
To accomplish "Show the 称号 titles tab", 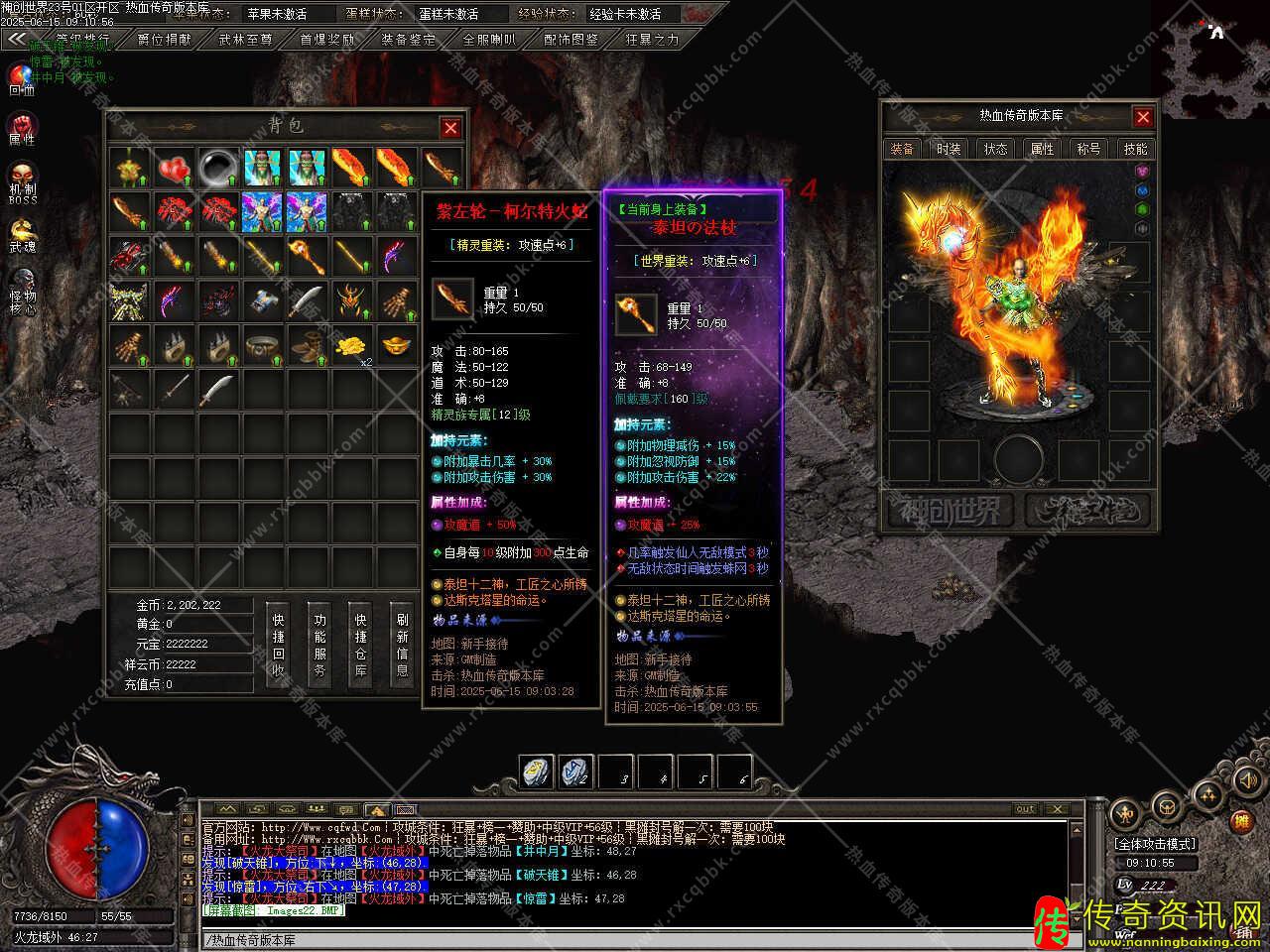I will 1088,149.
